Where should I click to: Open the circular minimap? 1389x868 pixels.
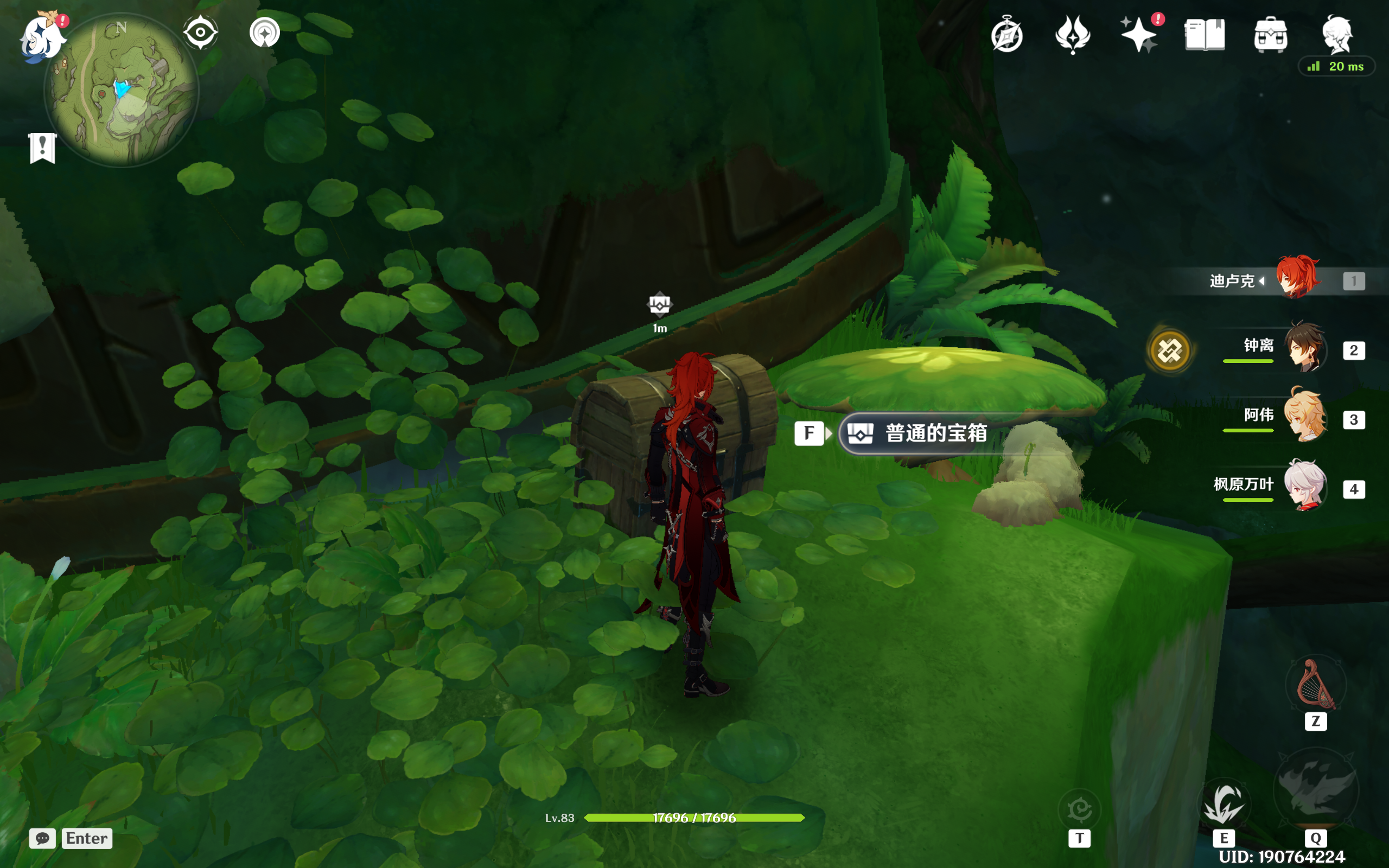[x=122, y=91]
